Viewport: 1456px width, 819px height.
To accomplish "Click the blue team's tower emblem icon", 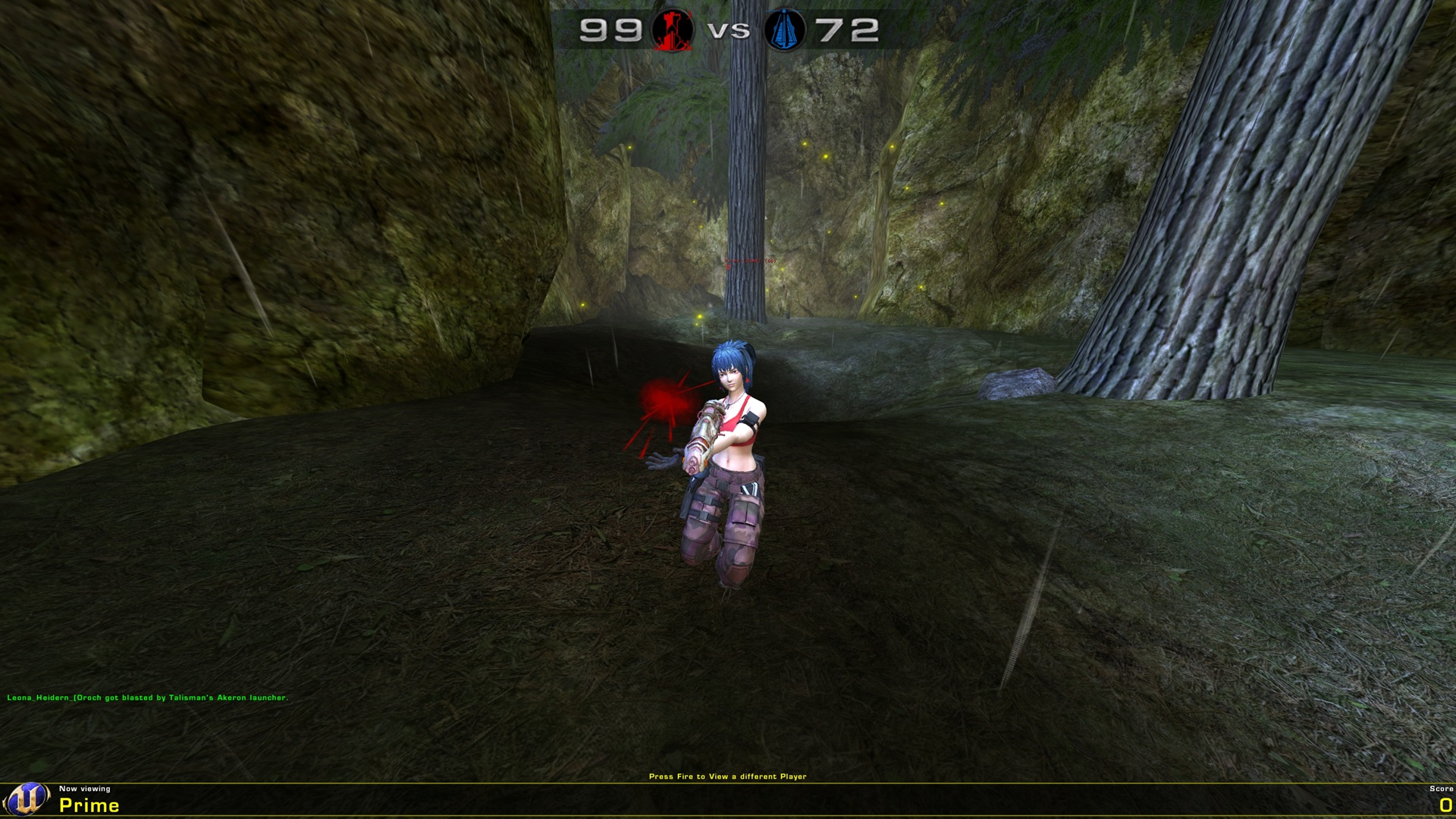I will pyautogui.click(x=783, y=30).
